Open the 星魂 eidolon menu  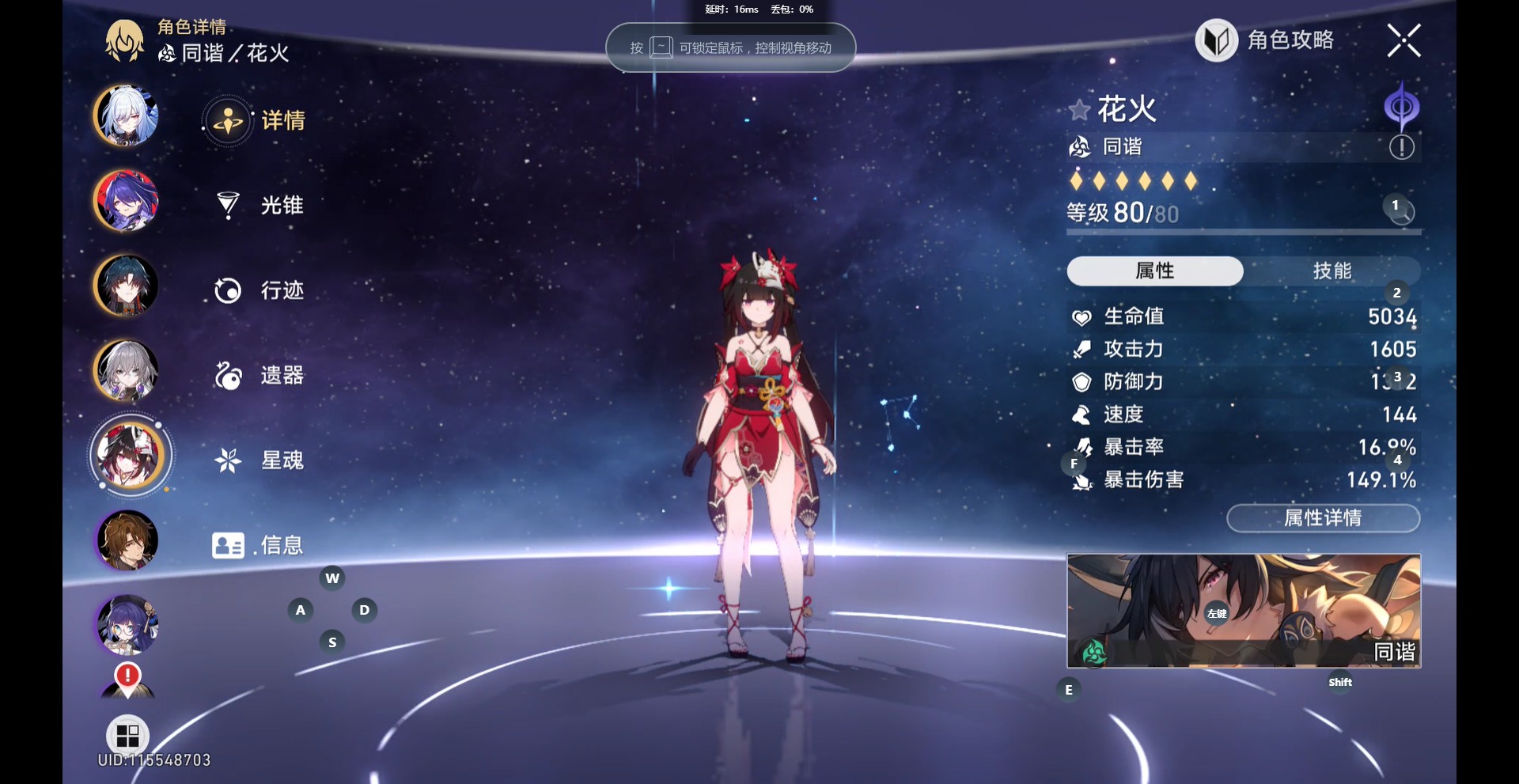pyautogui.click(x=259, y=460)
